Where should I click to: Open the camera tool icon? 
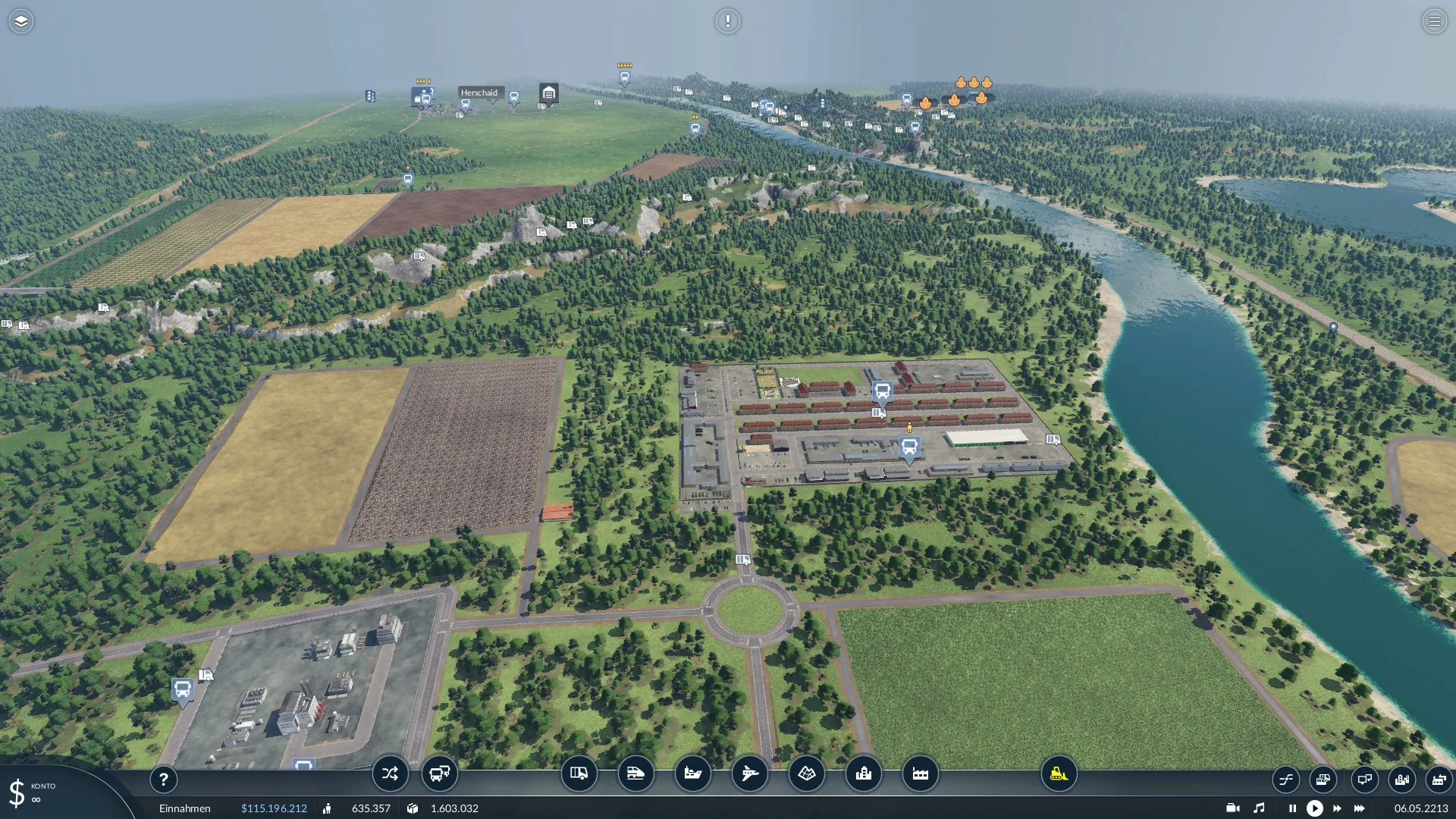[x=1232, y=808]
